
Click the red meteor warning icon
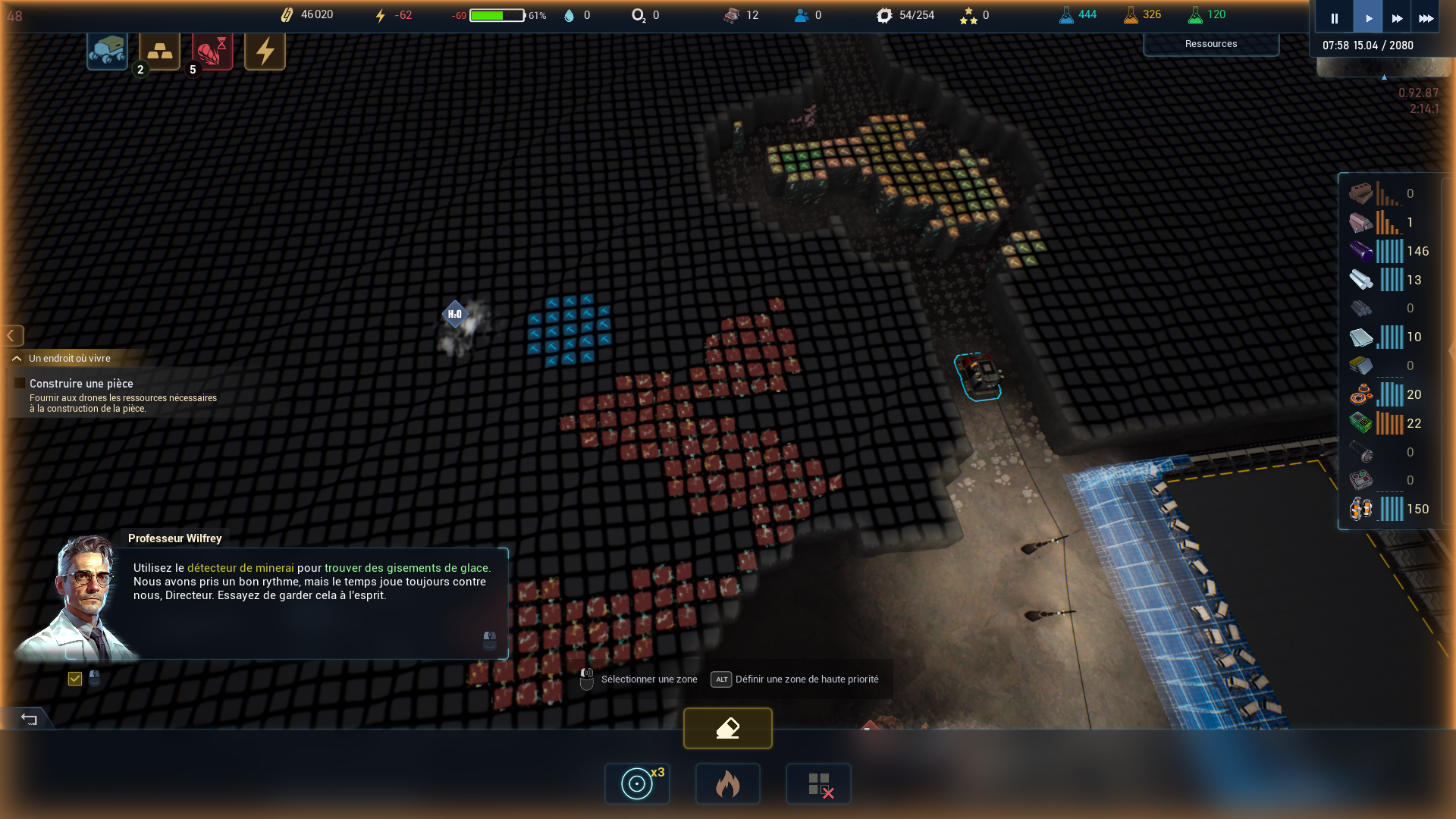tap(212, 51)
